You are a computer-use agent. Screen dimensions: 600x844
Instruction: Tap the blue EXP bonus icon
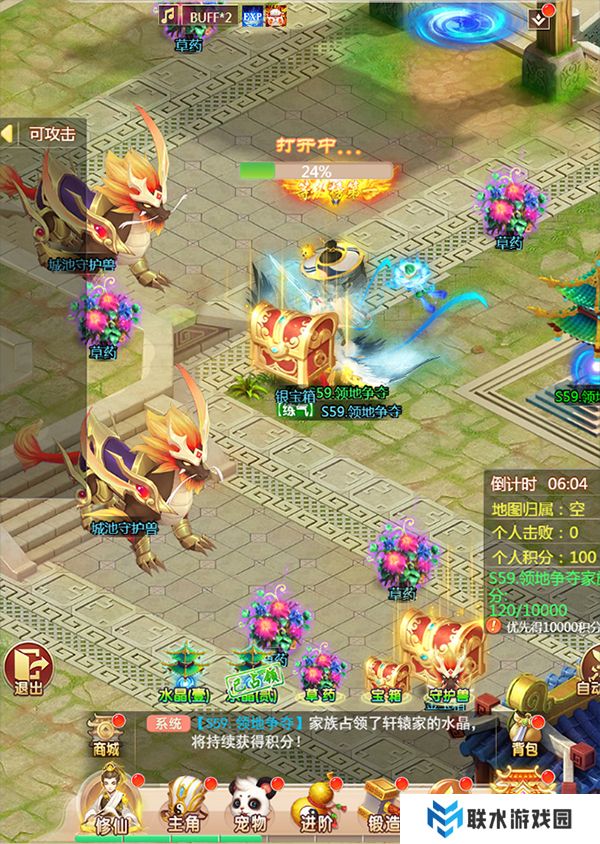[x=252, y=16]
